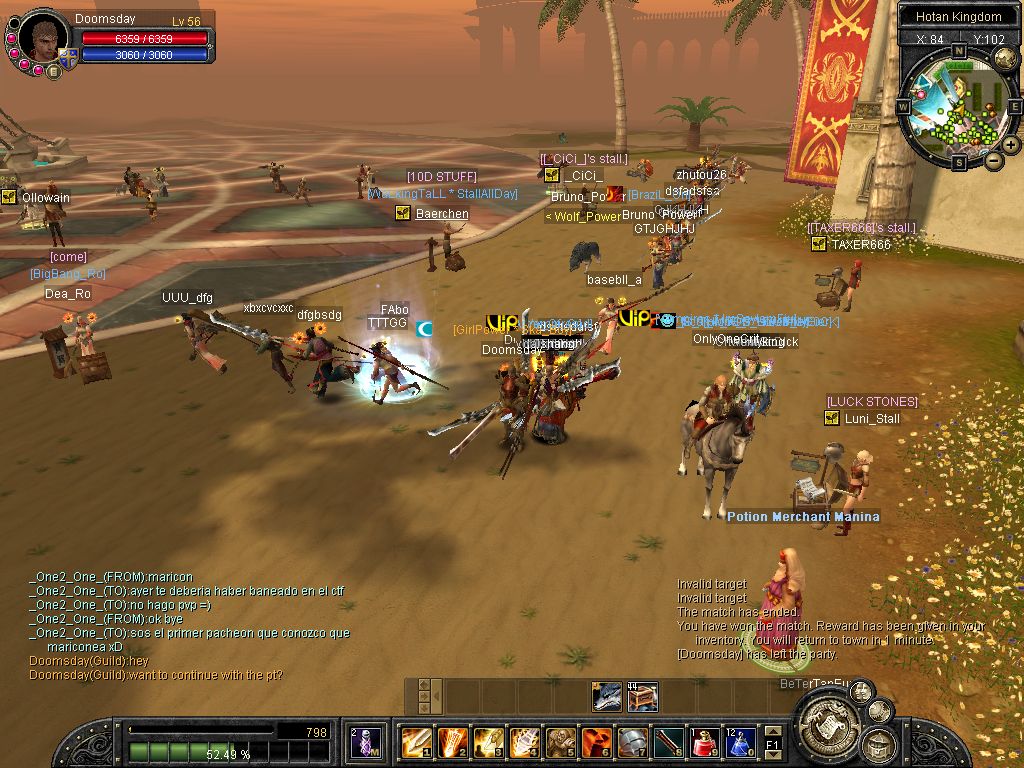Screen dimensions: 1024x768
Task: Select the steel helmet icon in slot 7
Action: pos(632,742)
